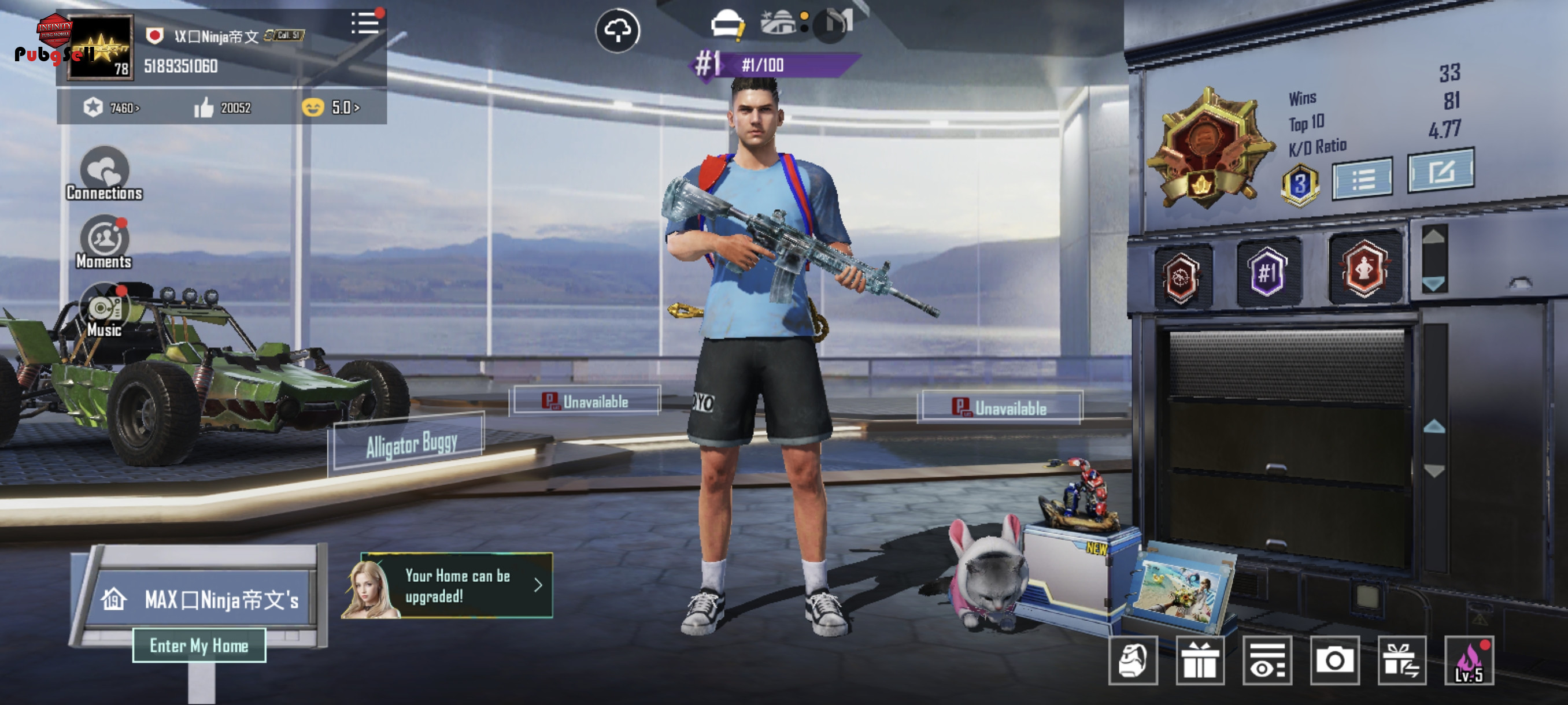
Task: Click the player avatar level 78
Action: 101,47
